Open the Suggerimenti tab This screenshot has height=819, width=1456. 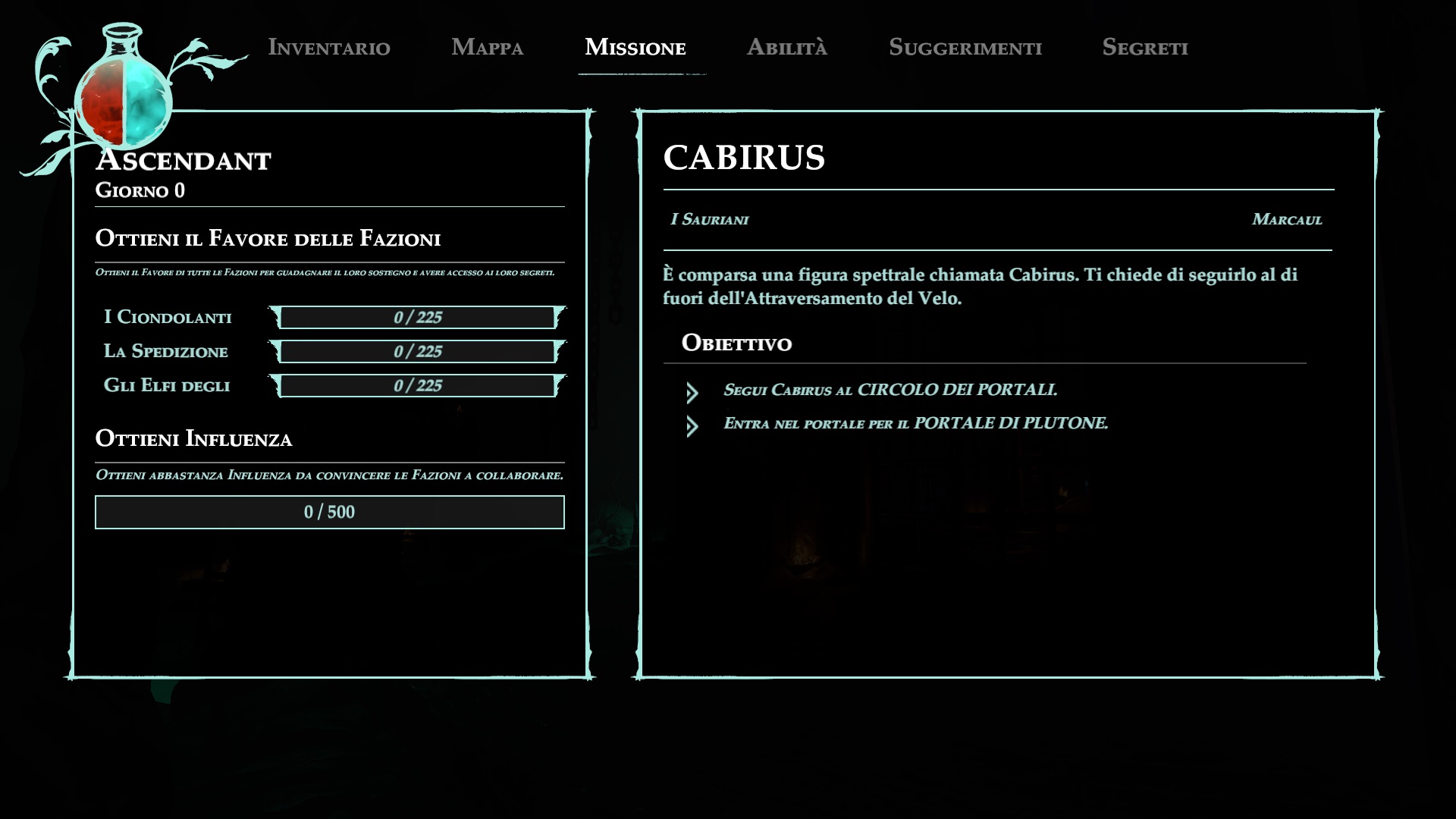coord(965,47)
